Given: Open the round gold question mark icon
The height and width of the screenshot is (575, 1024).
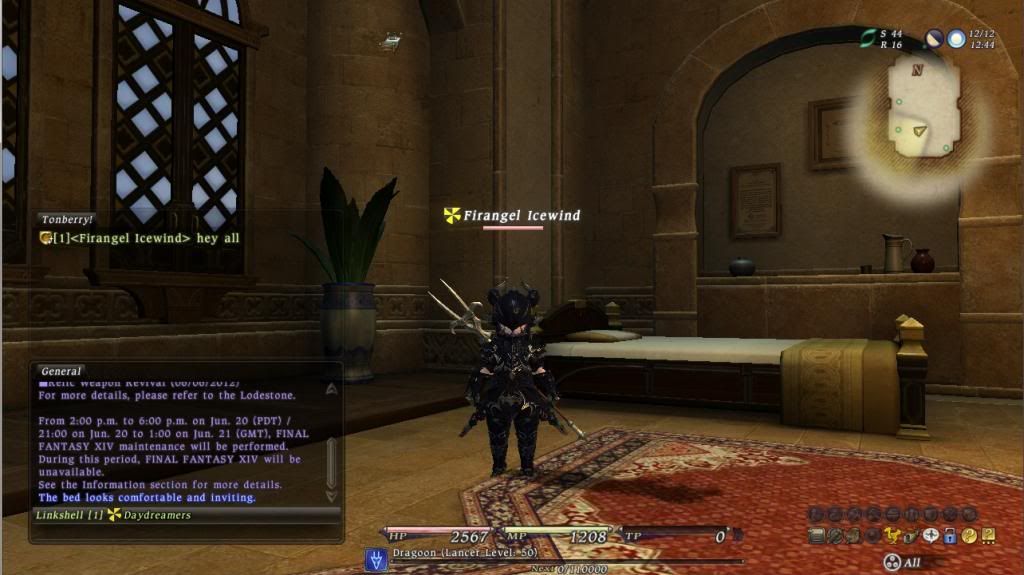Looking at the screenshot, I should pos(968,535).
